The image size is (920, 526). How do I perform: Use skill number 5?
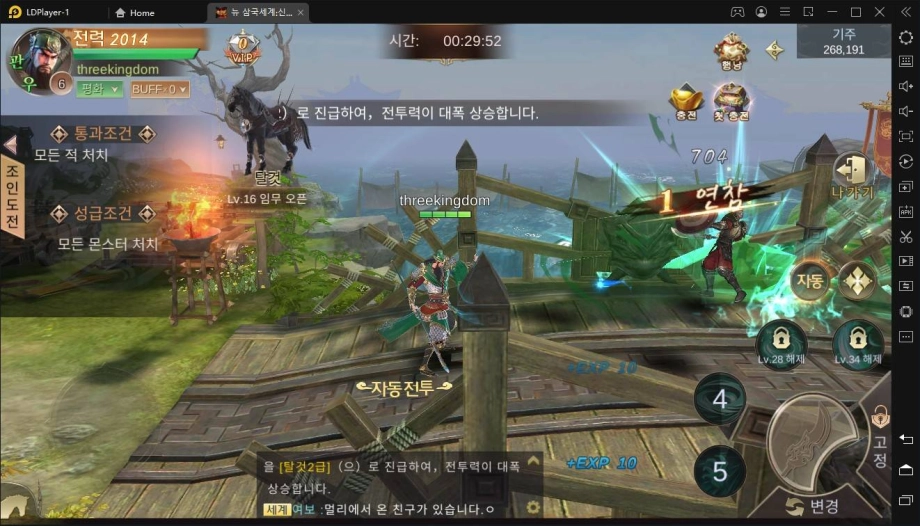[720, 470]
